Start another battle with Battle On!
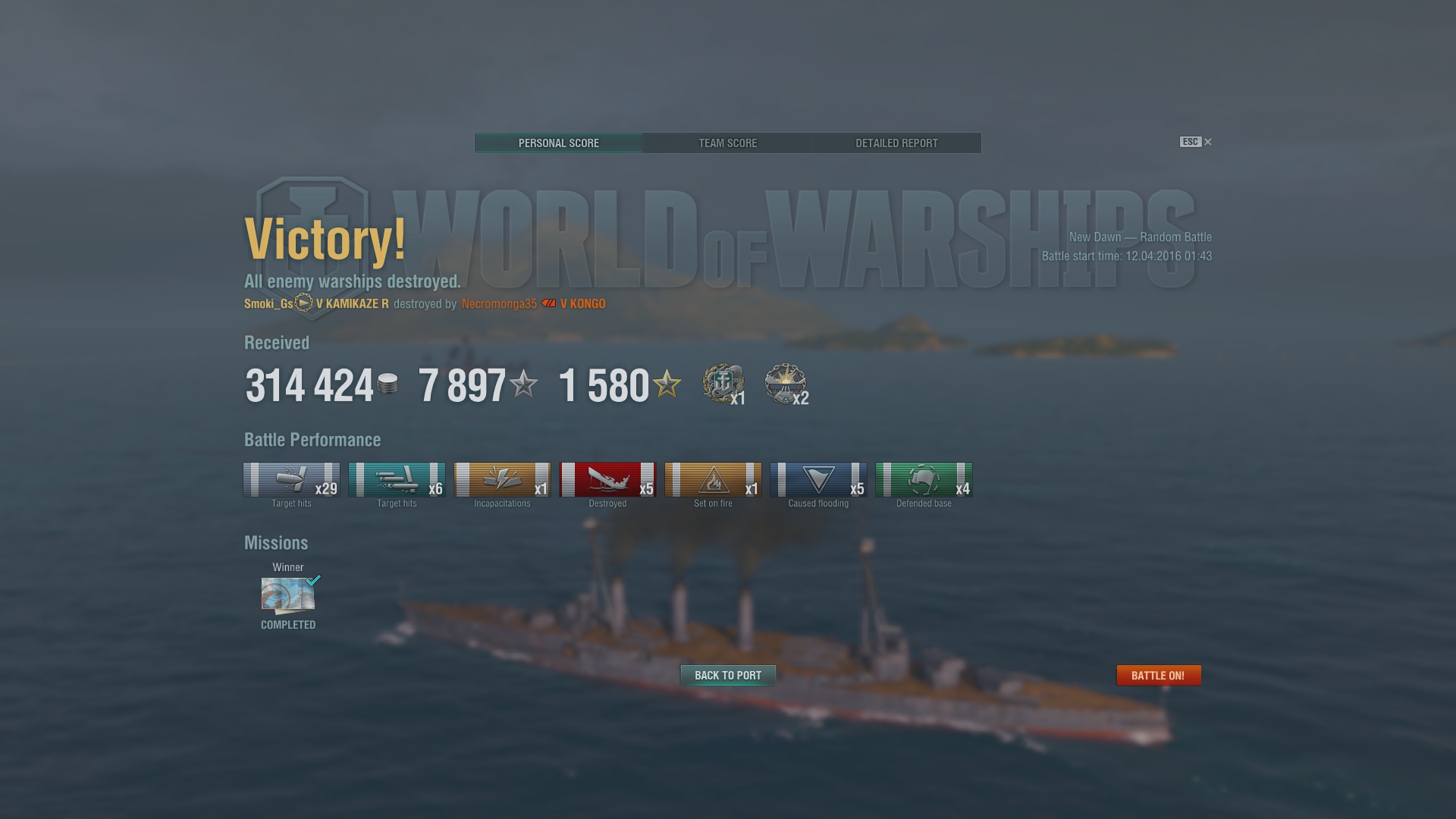The height and width of the screenshot is (819, 1456). [x=1158, y=675]
